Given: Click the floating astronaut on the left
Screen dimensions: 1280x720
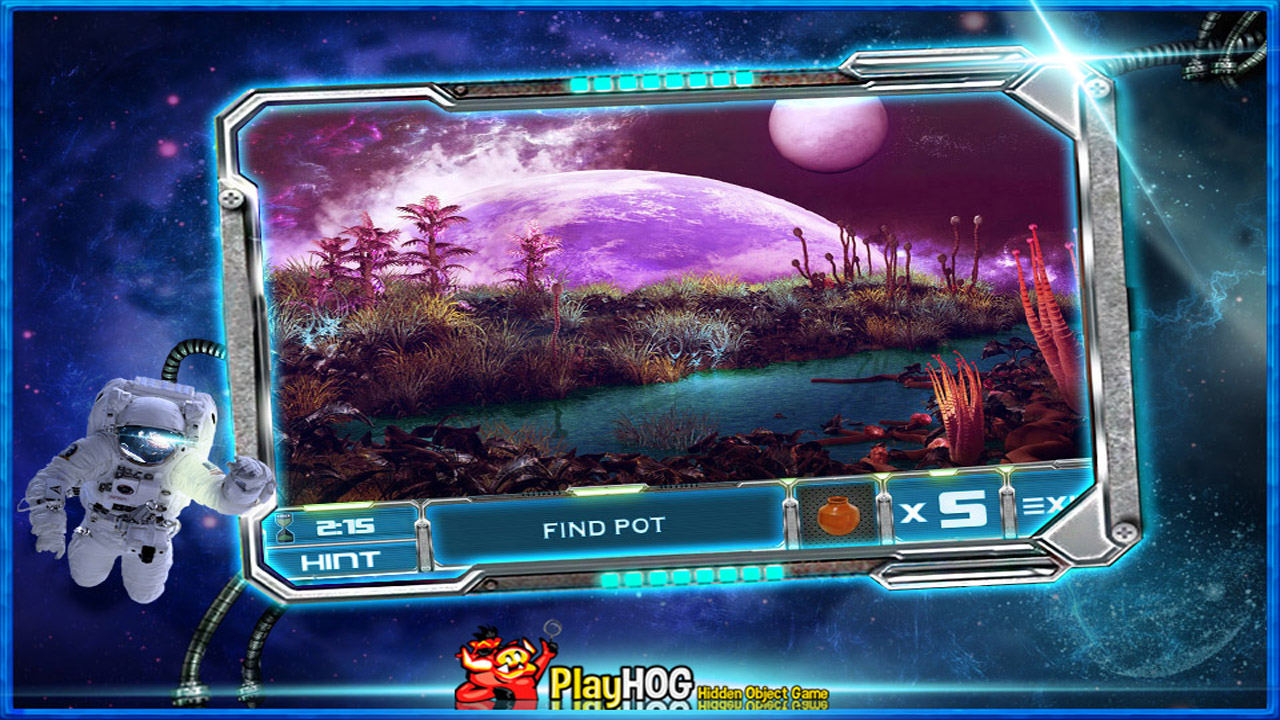Looking at the screenshot, I should [x=140, y=470].
